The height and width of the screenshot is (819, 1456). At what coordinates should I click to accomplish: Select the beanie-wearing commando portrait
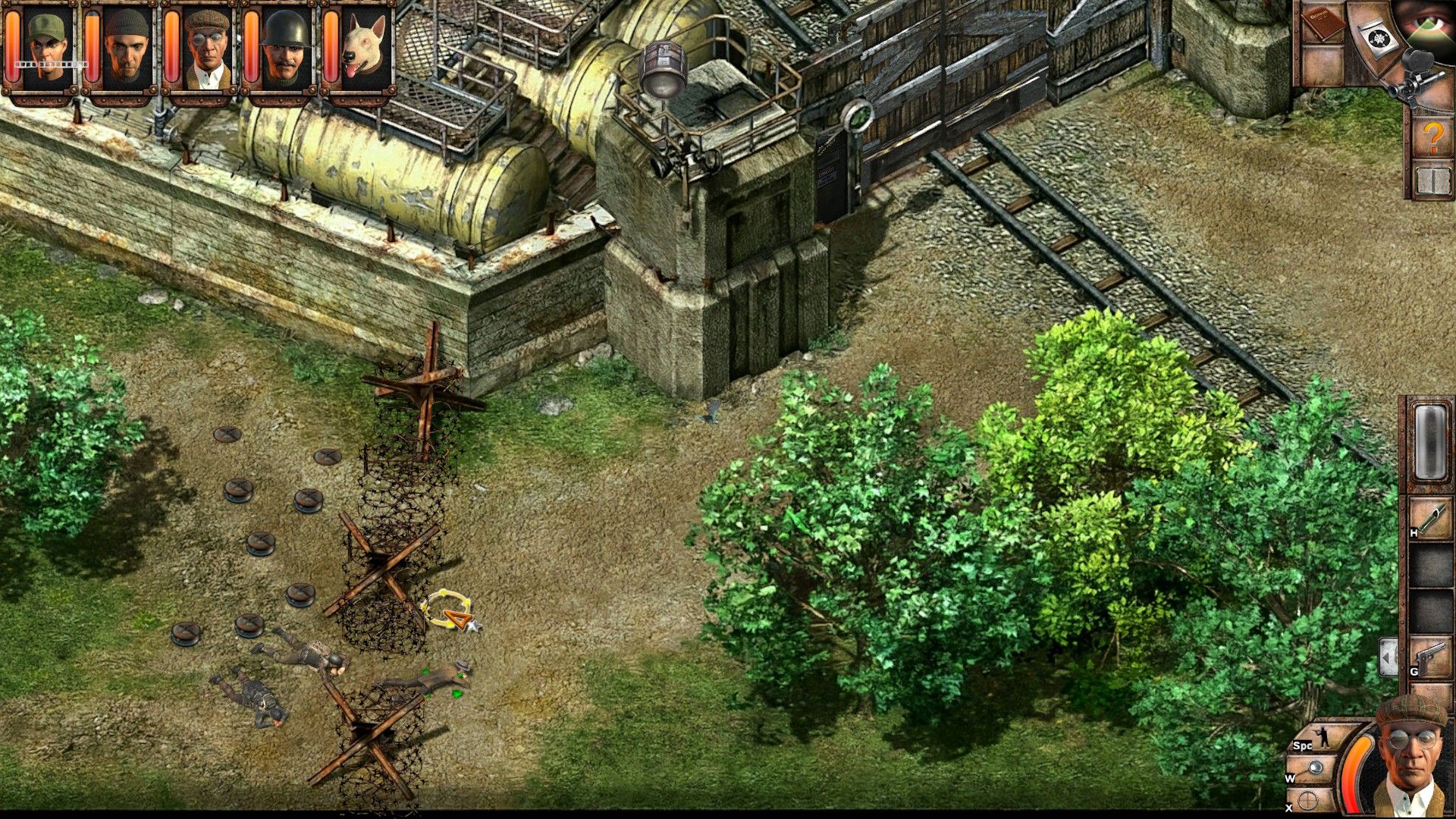coord(126,47)
